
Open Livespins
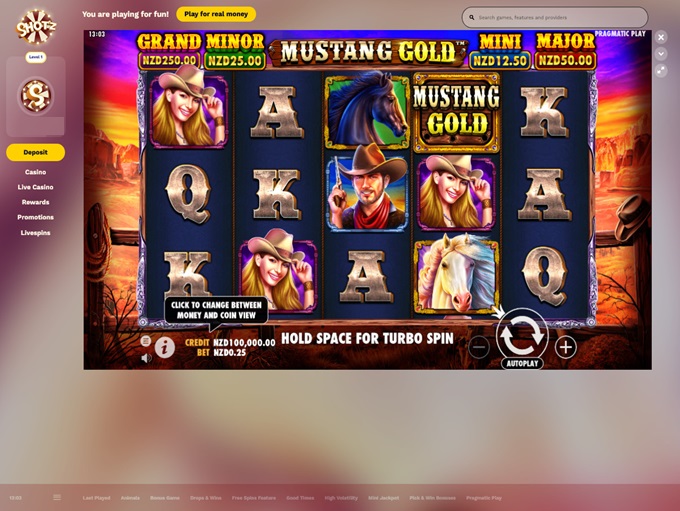pyautogui.click(x=36, y=233)
